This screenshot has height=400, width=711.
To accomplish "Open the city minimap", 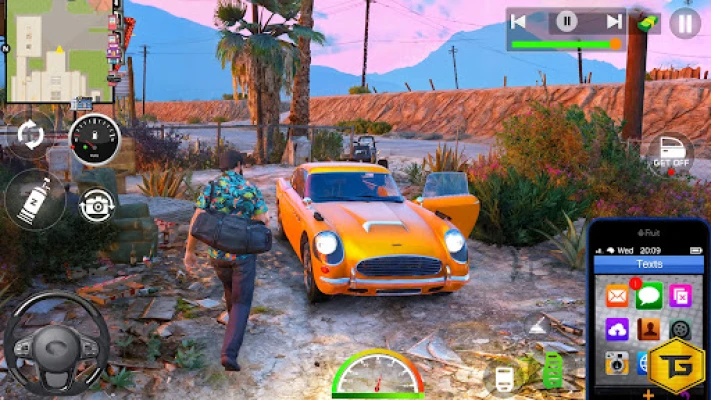I will [59, 51].
